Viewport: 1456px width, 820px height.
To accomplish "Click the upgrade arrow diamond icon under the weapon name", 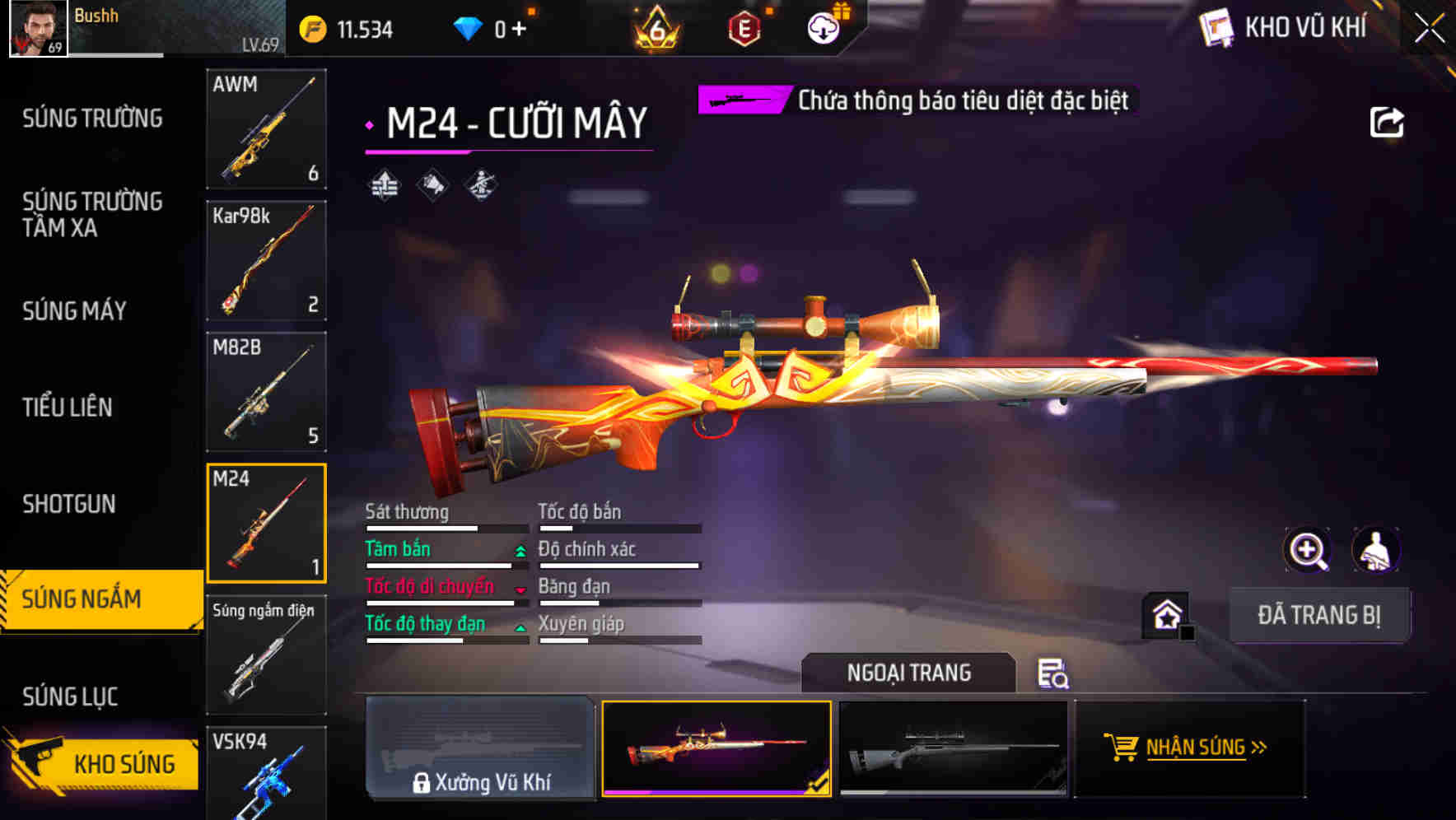I will (x=384, y=184).
